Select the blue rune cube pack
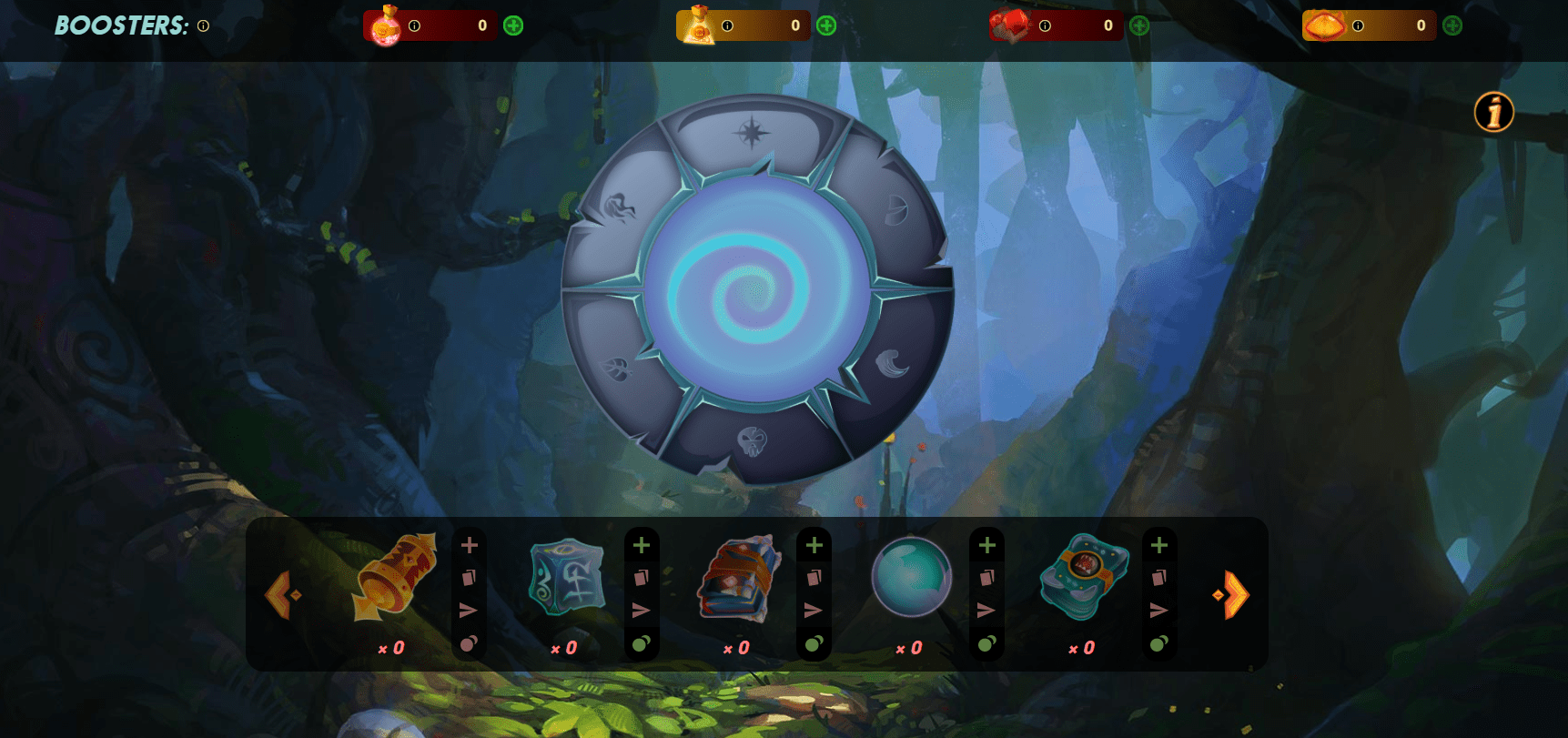 click(567, 578)
